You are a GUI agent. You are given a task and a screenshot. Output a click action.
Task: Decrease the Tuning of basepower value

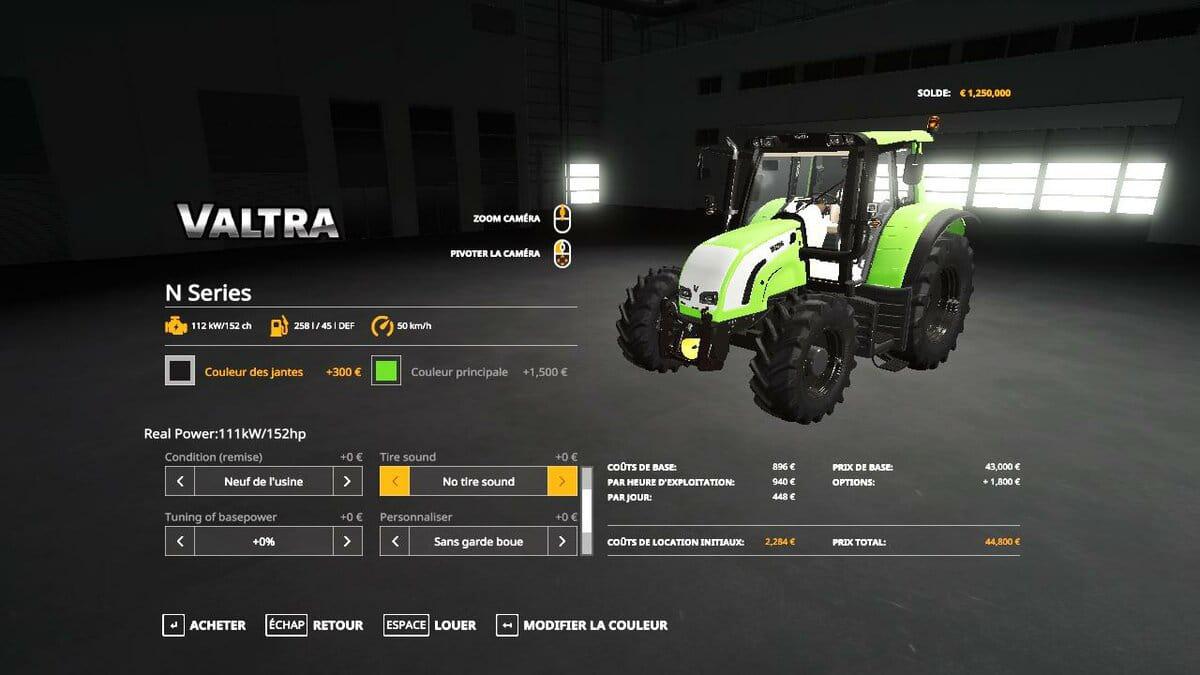coord(180,541)
